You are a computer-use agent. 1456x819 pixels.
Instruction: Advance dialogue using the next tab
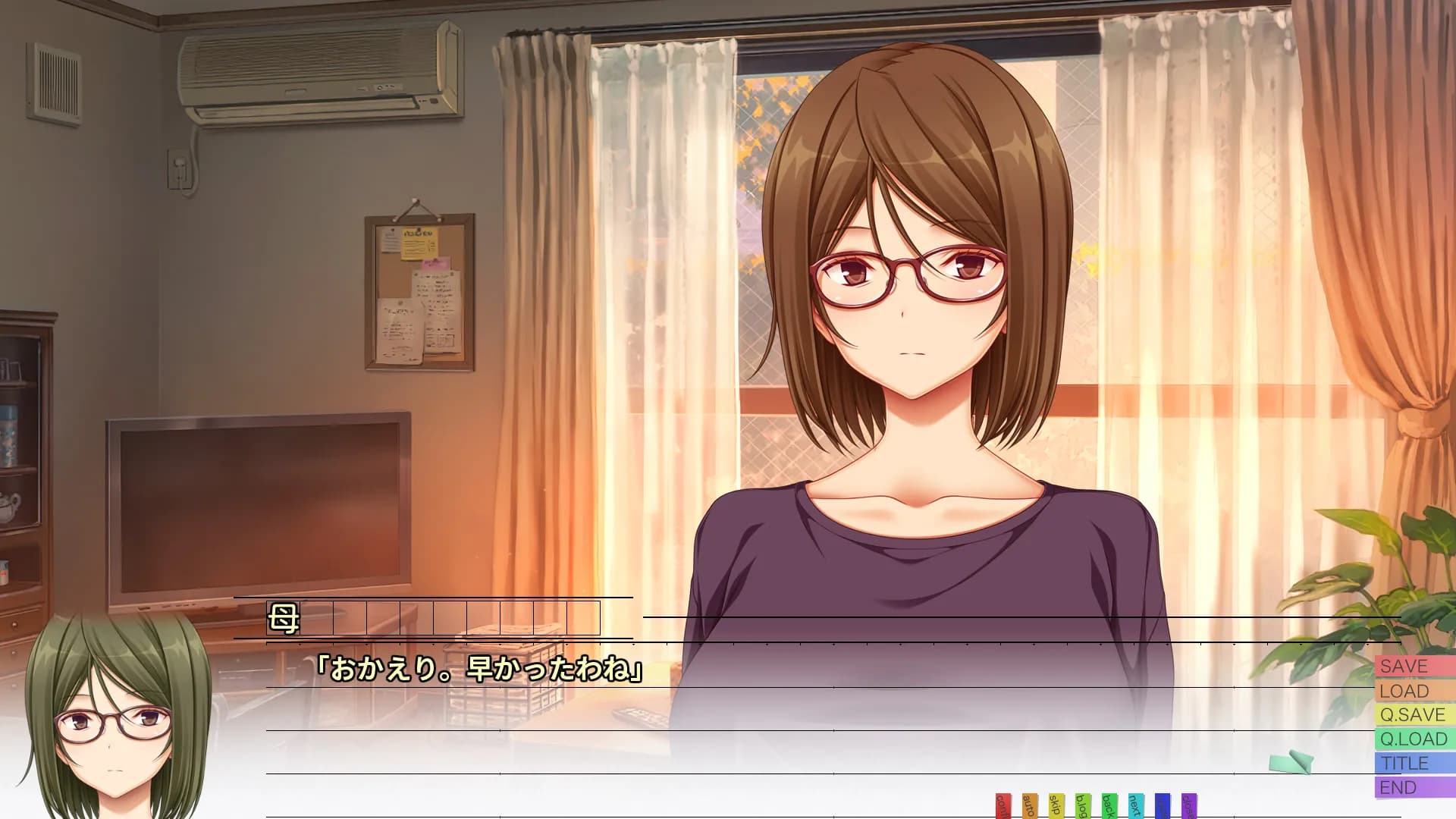(x=1135, y=804)
